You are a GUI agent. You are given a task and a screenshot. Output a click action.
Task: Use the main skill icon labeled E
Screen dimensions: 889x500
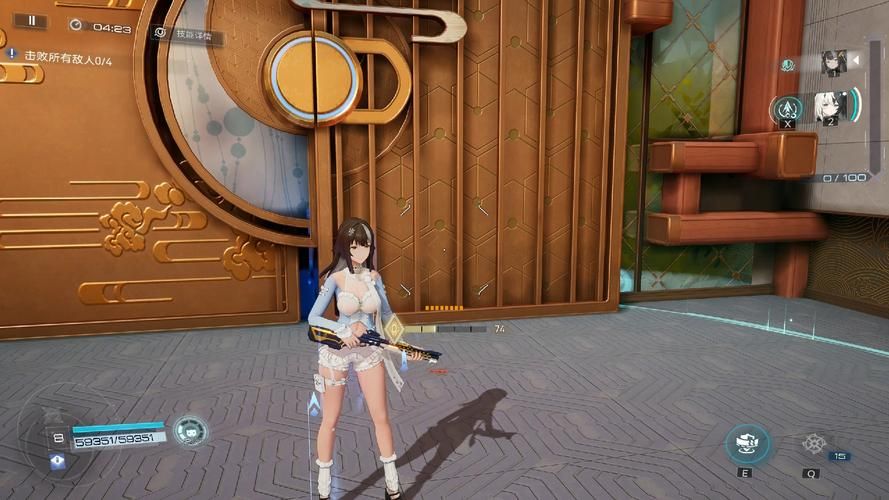[747, 443]
